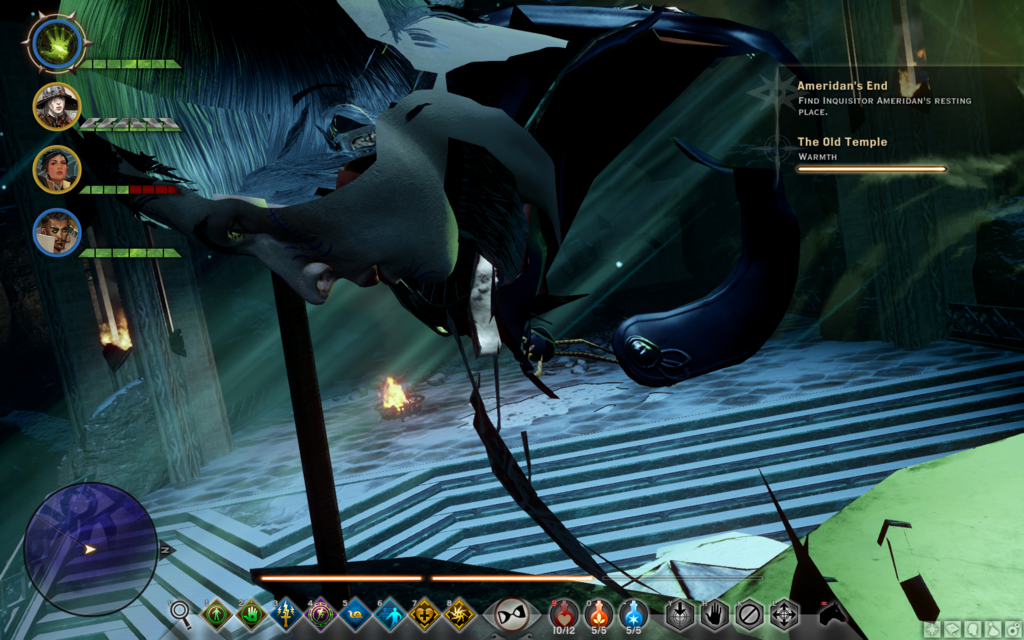The height and width of the screenshot is (640, 1024).
Task: Cast the lightning staff ability in slot 3
Action: click(x=286, y=613)
